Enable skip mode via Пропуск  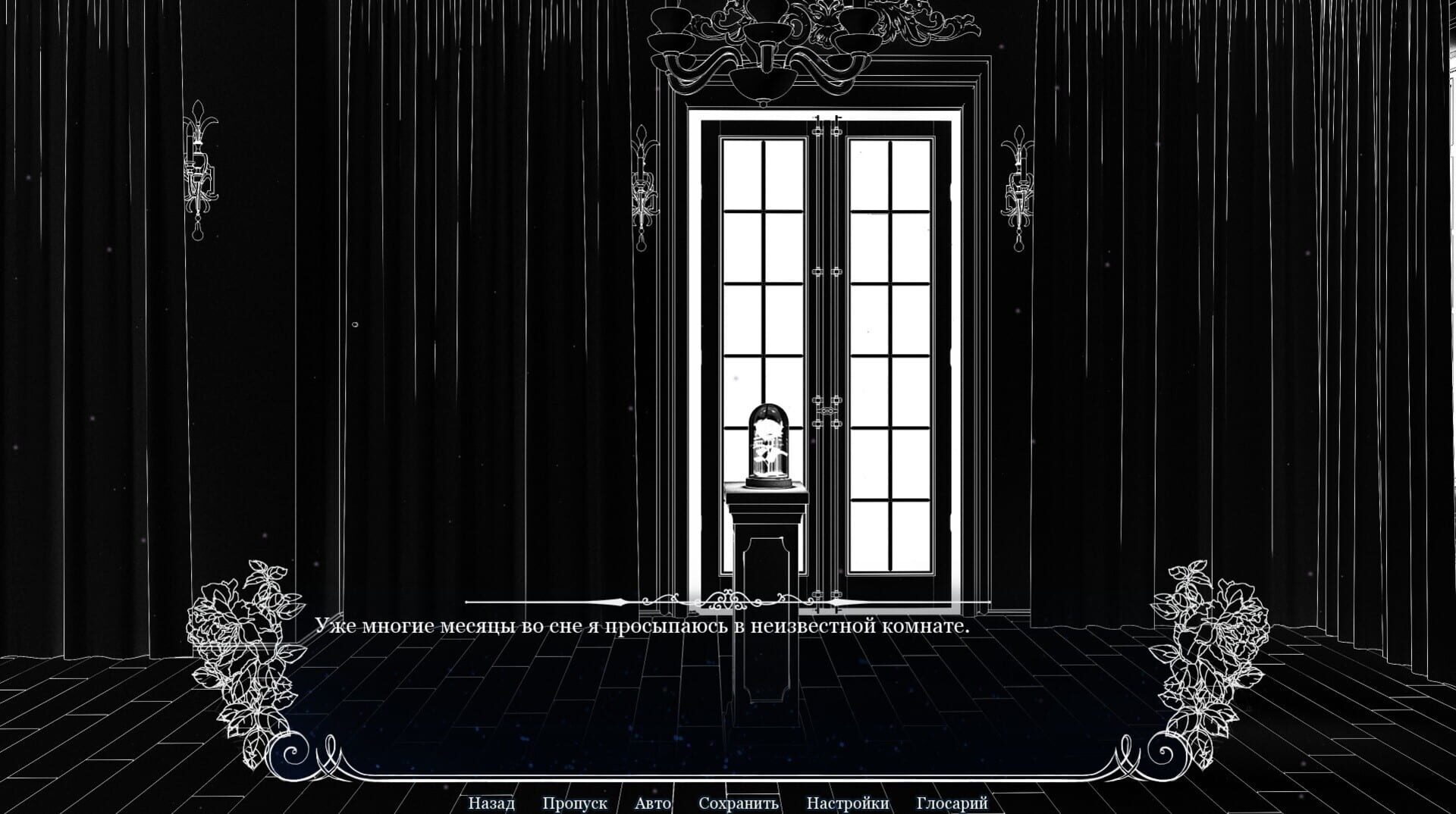click(x=574, y=803)
